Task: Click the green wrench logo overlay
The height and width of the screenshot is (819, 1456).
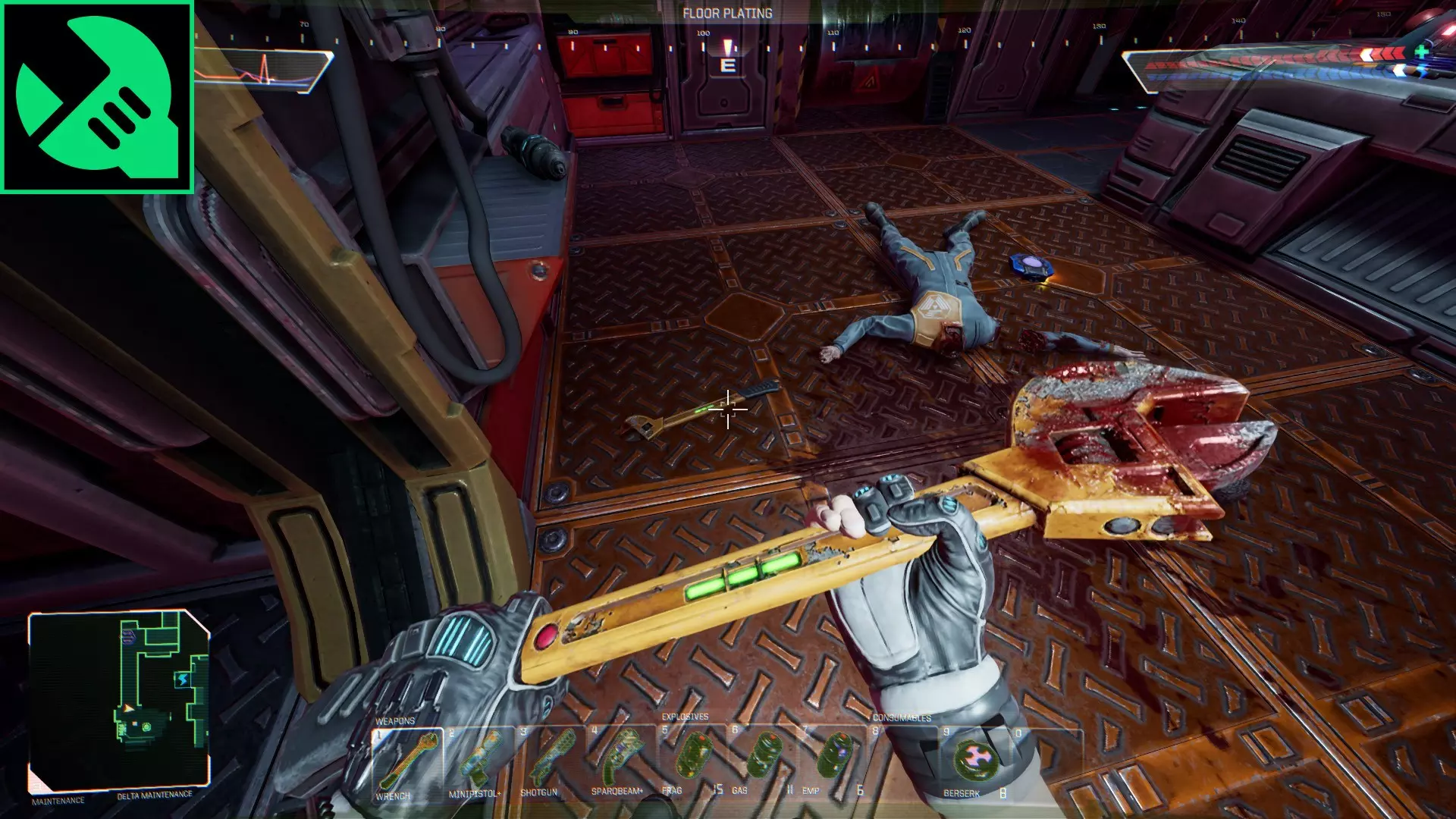Action: pos(97,97)
